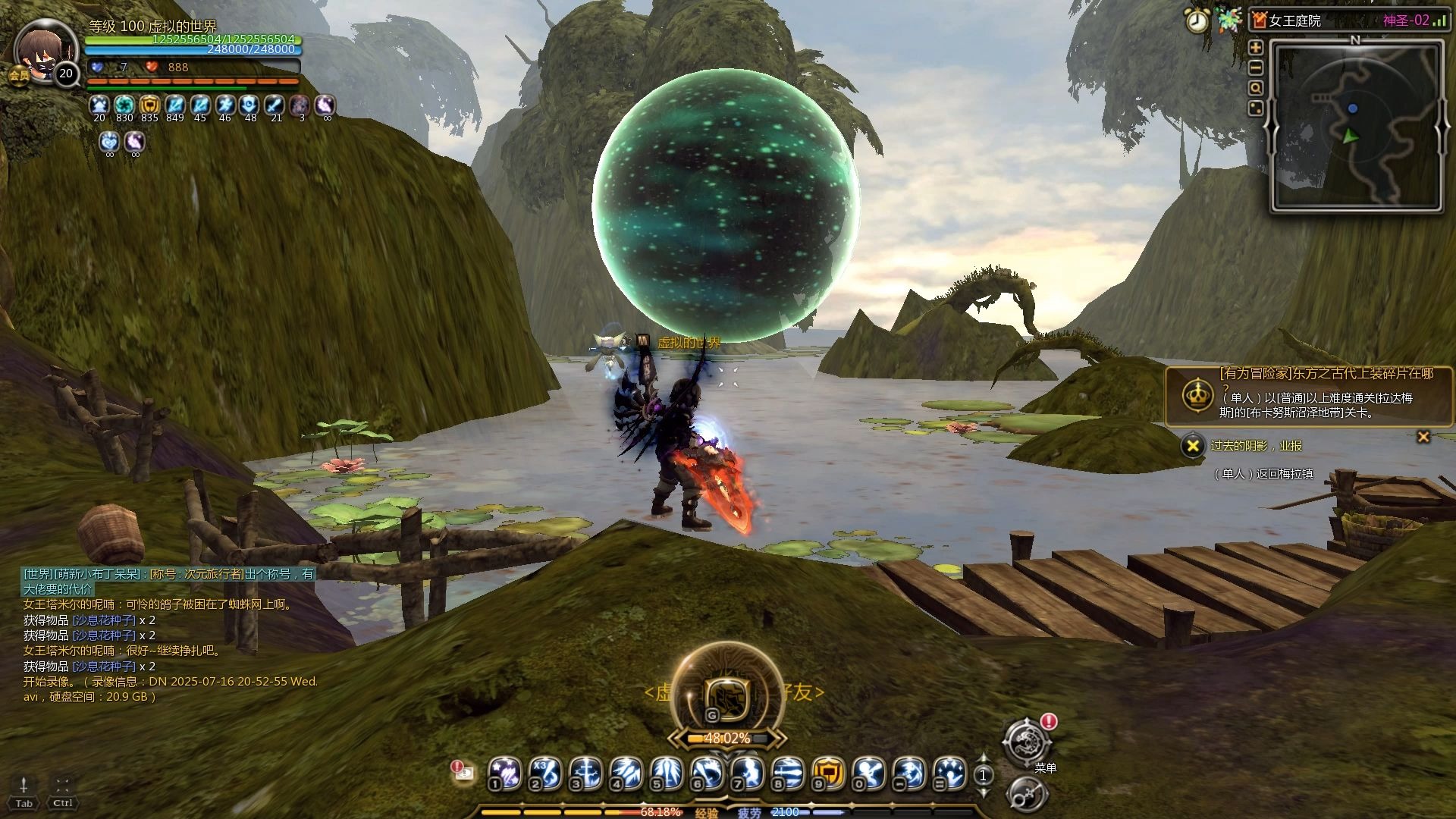Image resolution: width=1456 pixels, height=819 pixels.
Task: Activate the sword cross skill in slot 3
Action: [x=585, y=773]
